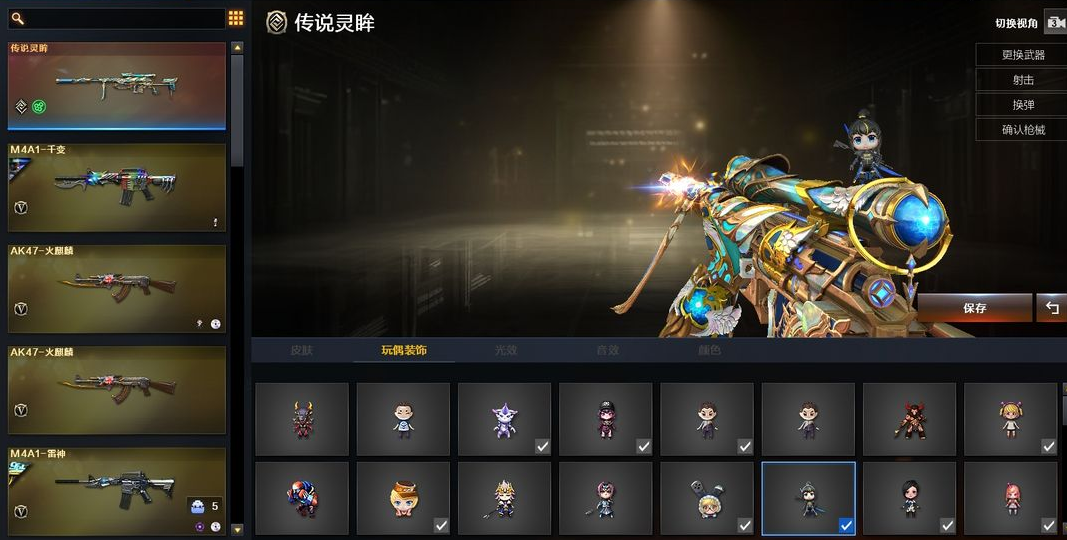Play the 换弹 reload preview
The height and width of the screenshot is (540, 1067).
pos(1022,105)
